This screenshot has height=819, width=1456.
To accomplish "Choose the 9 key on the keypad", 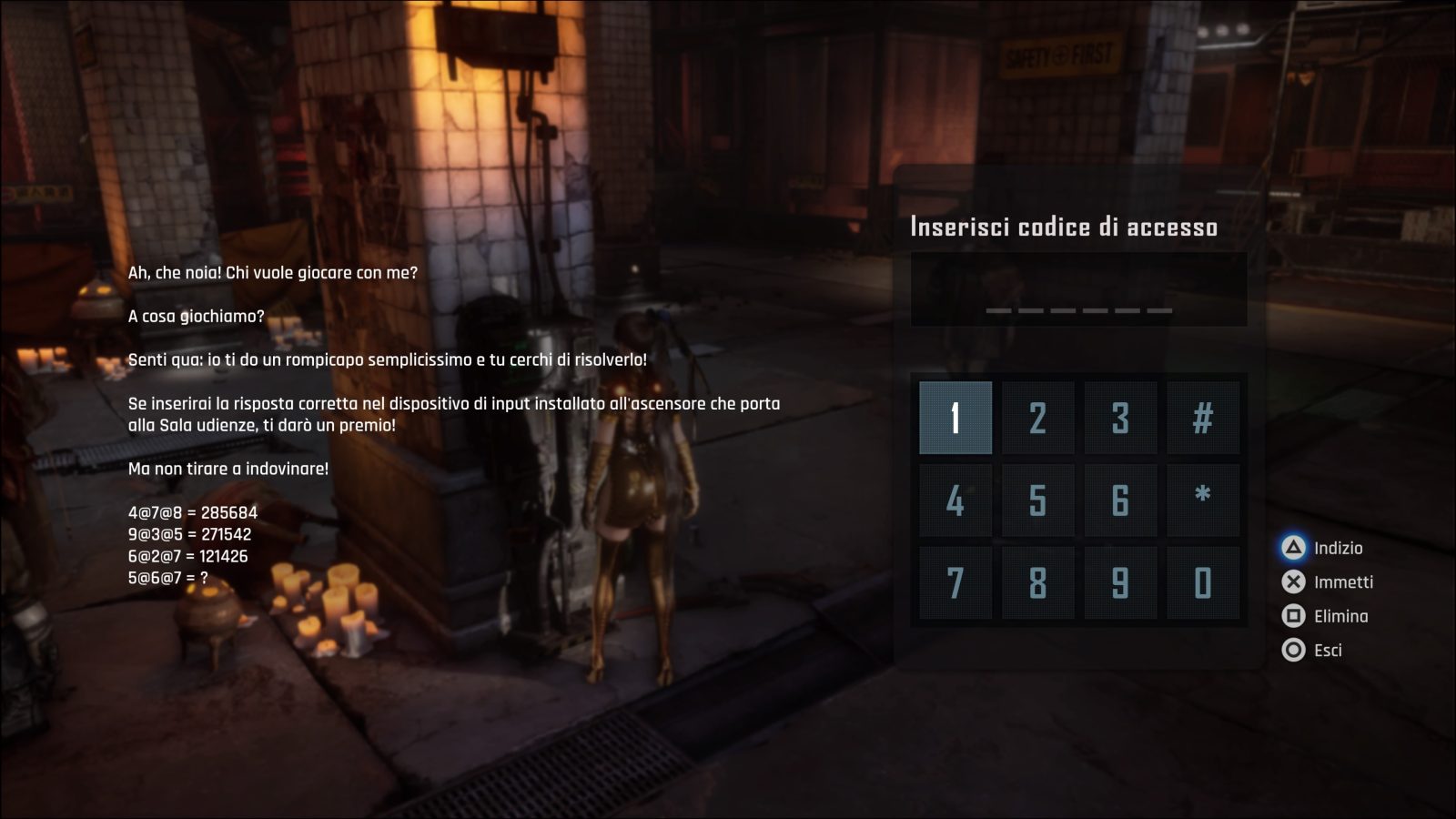I will point(1120,582).
